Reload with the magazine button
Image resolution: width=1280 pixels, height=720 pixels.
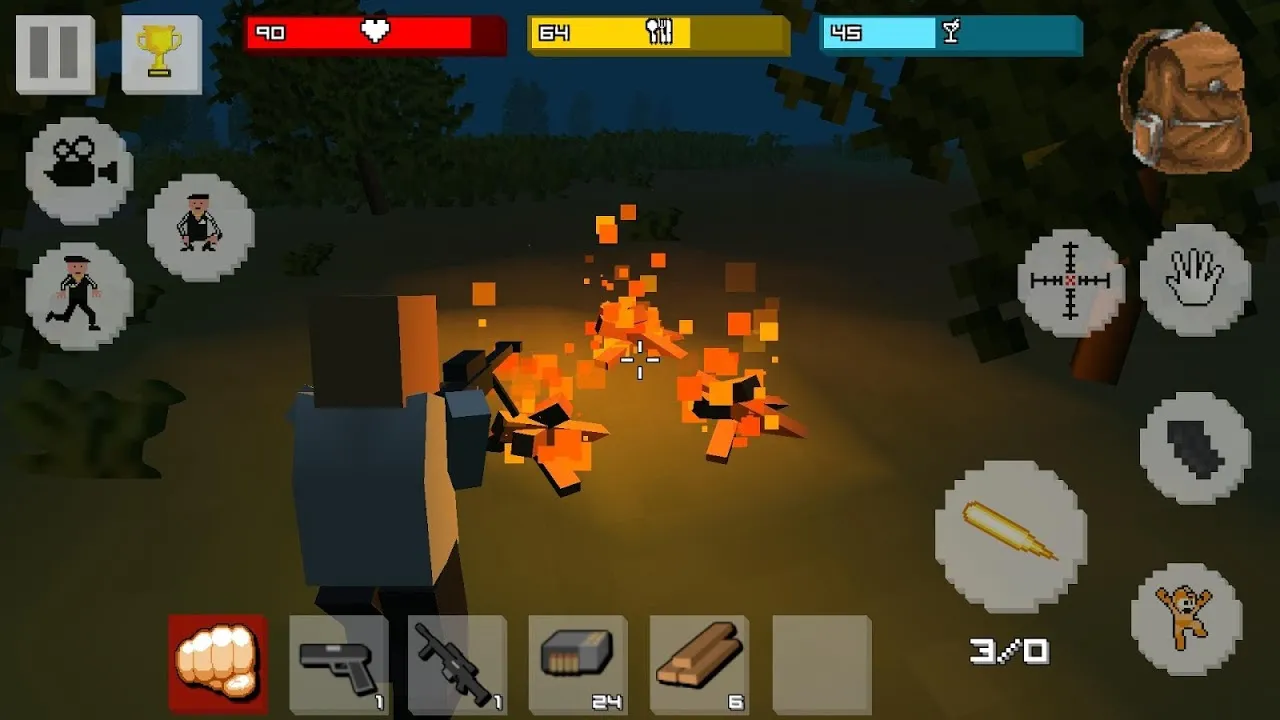pyautogui.click(x=1195, y=447)
